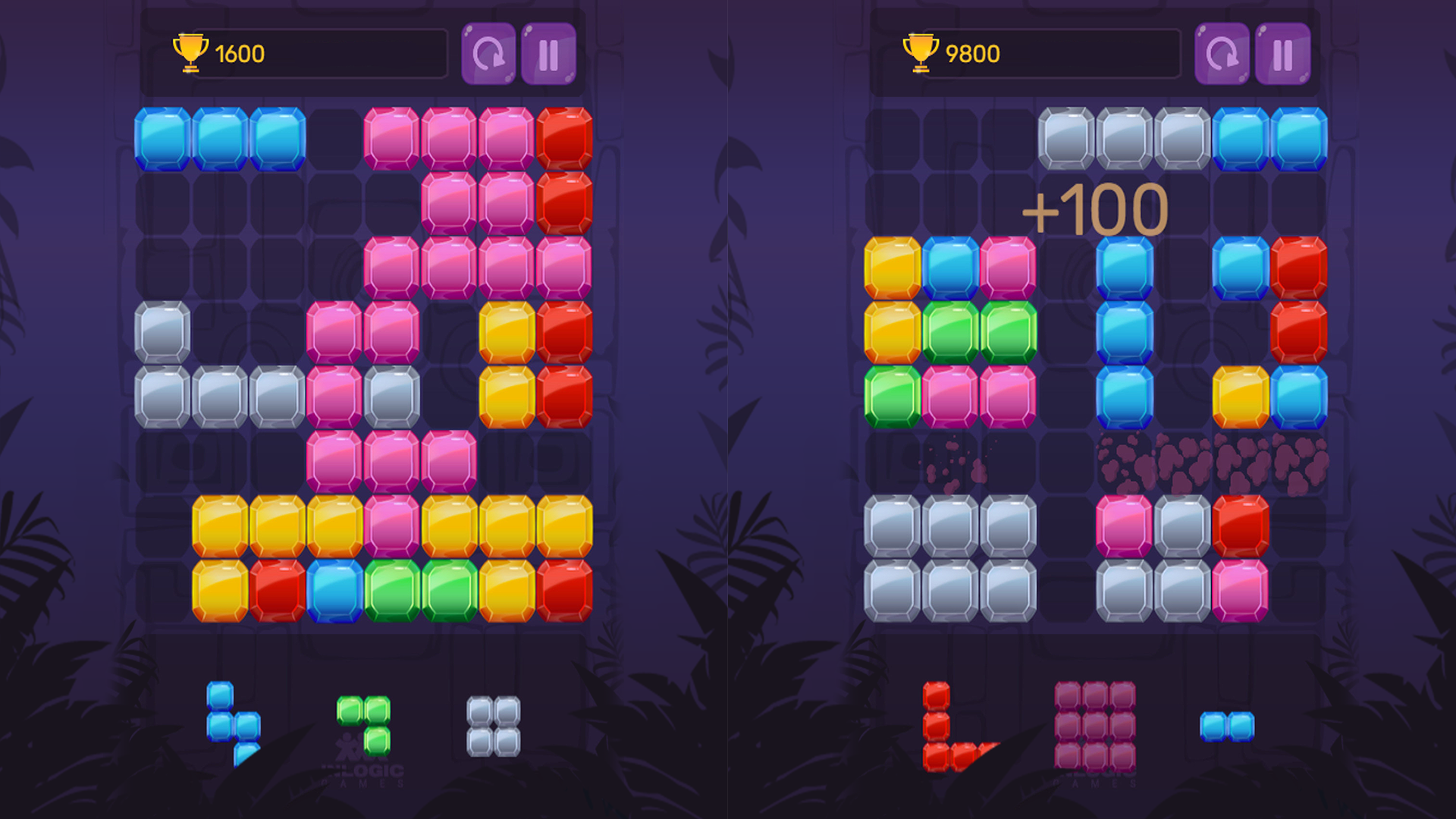Image resolution: width=1456 pixels, height=819 pixels.
Task: Click the red gem in the top-right of the left board
Action: (x=565, y=140)
